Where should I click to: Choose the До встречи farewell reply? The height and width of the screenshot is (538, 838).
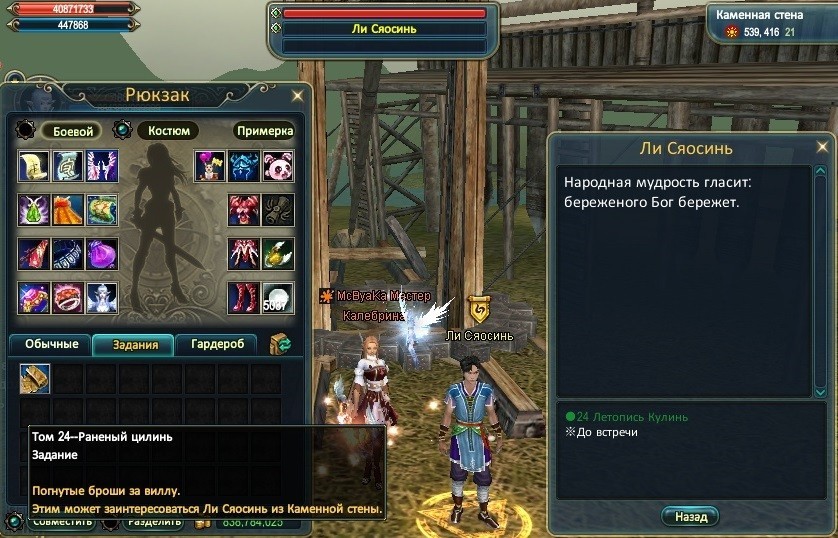[607, 433]
